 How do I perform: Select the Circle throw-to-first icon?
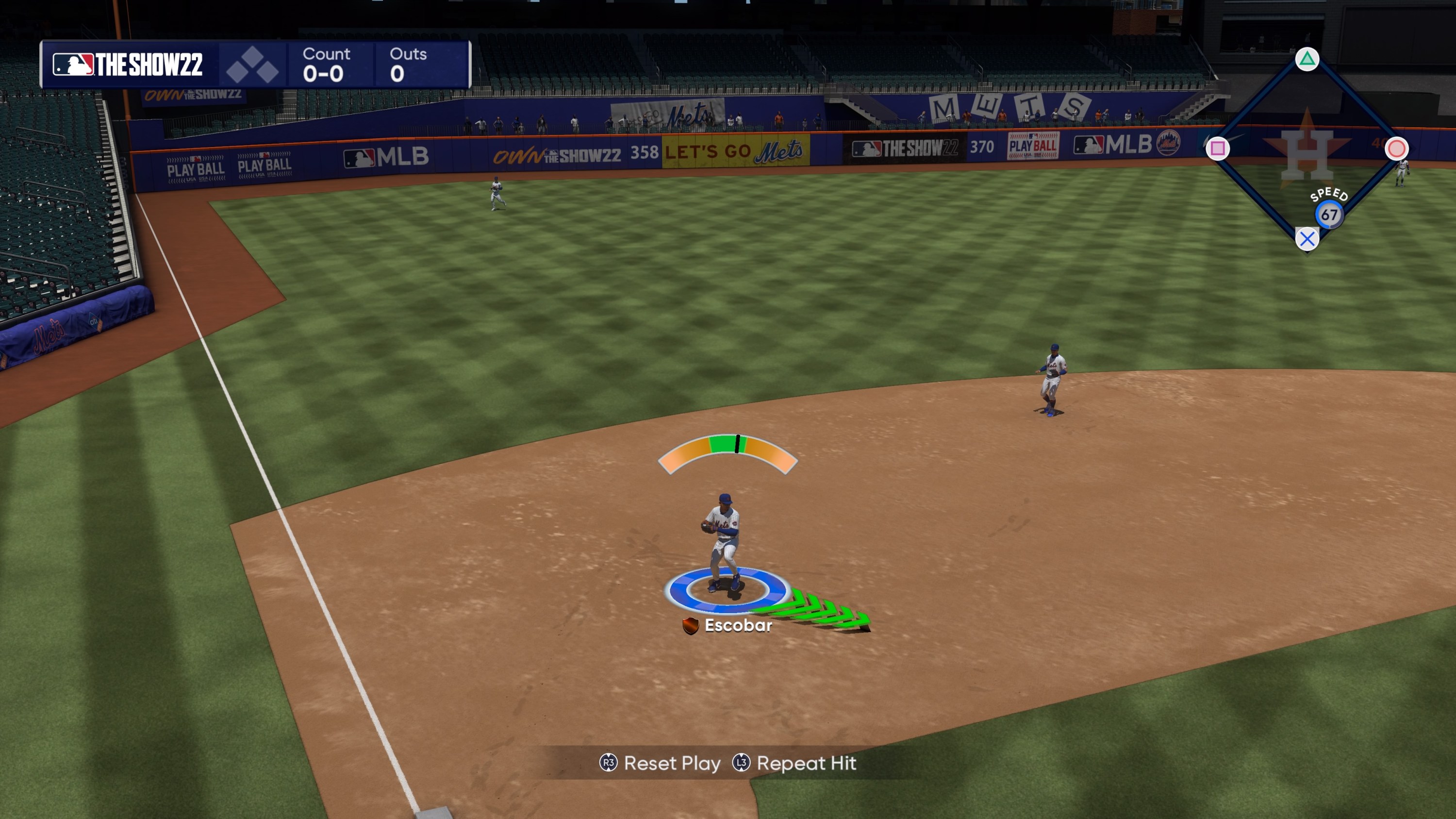[x=1397, y=148]
